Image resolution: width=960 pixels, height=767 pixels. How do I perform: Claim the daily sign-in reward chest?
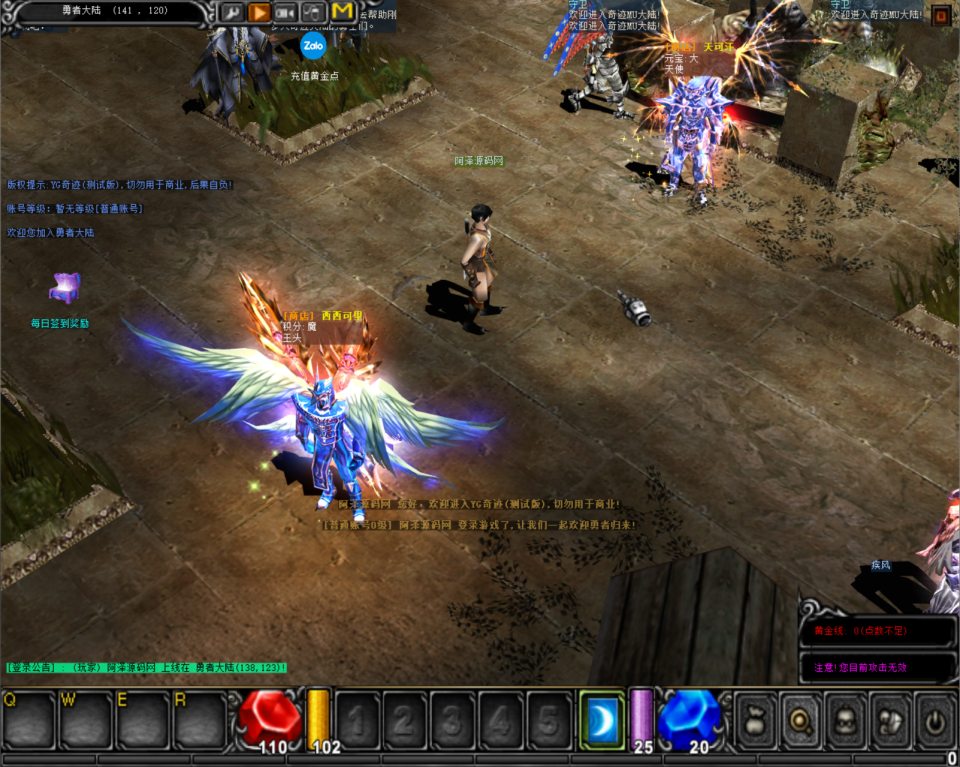pos(65,288)
